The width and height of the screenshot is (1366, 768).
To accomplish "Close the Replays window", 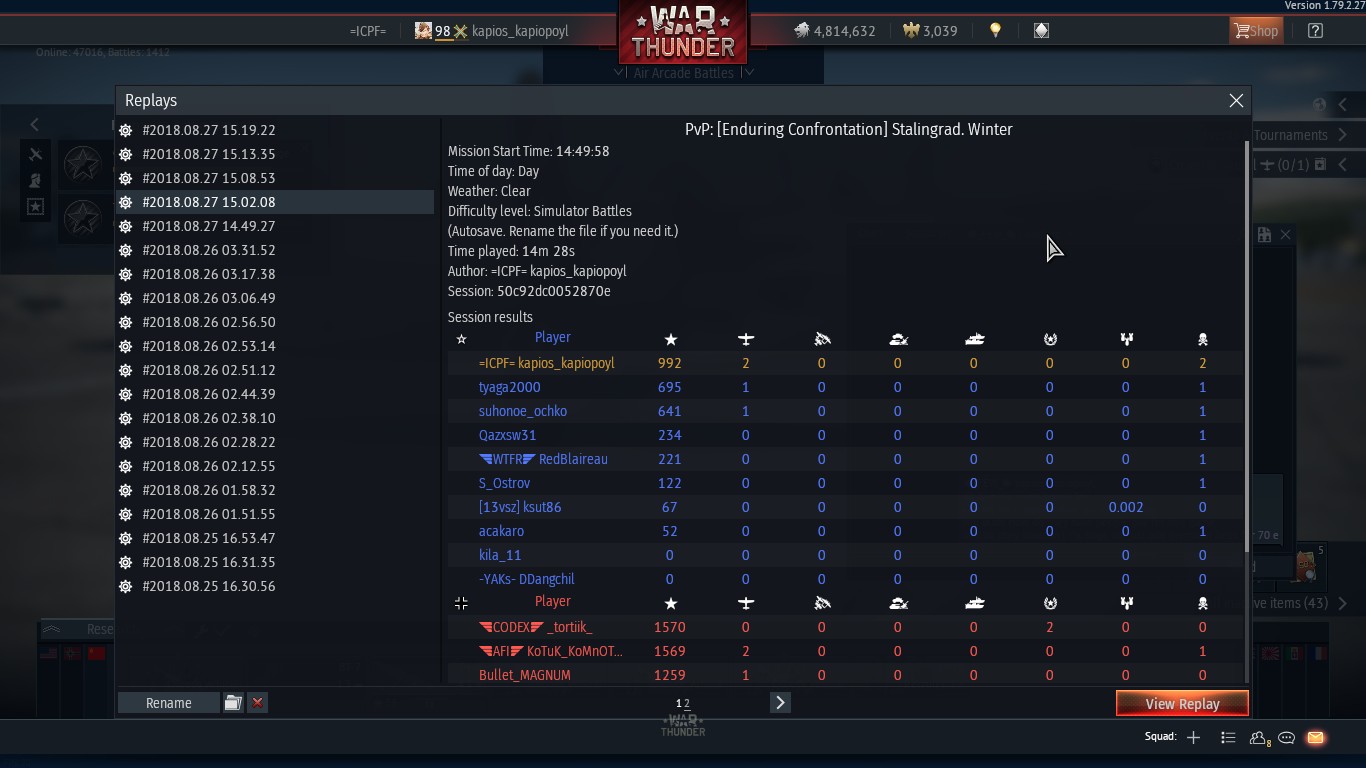I will point(1236,101).
